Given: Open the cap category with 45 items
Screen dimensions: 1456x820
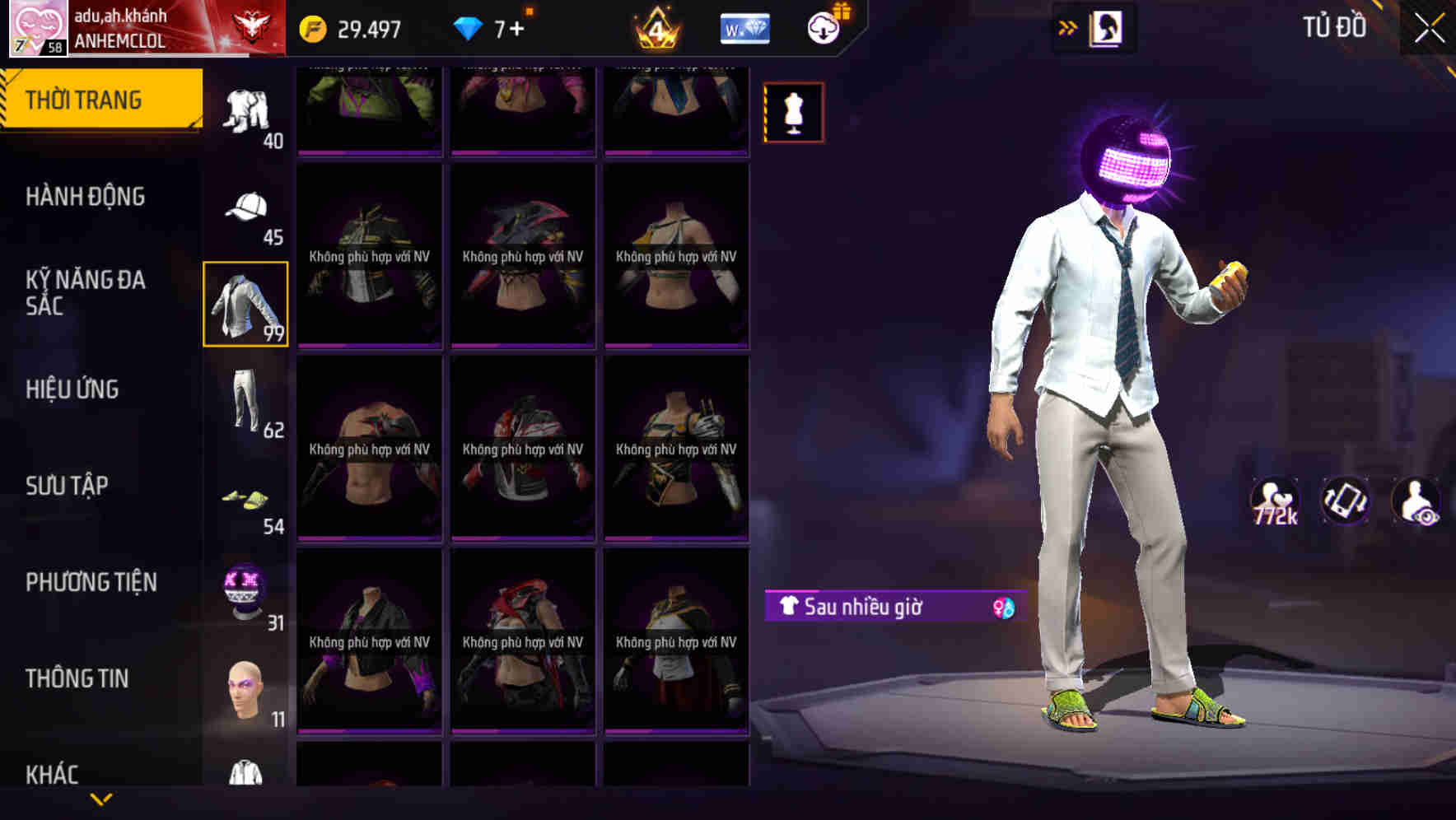Looking at the screenshot, I should coord(245,210).
